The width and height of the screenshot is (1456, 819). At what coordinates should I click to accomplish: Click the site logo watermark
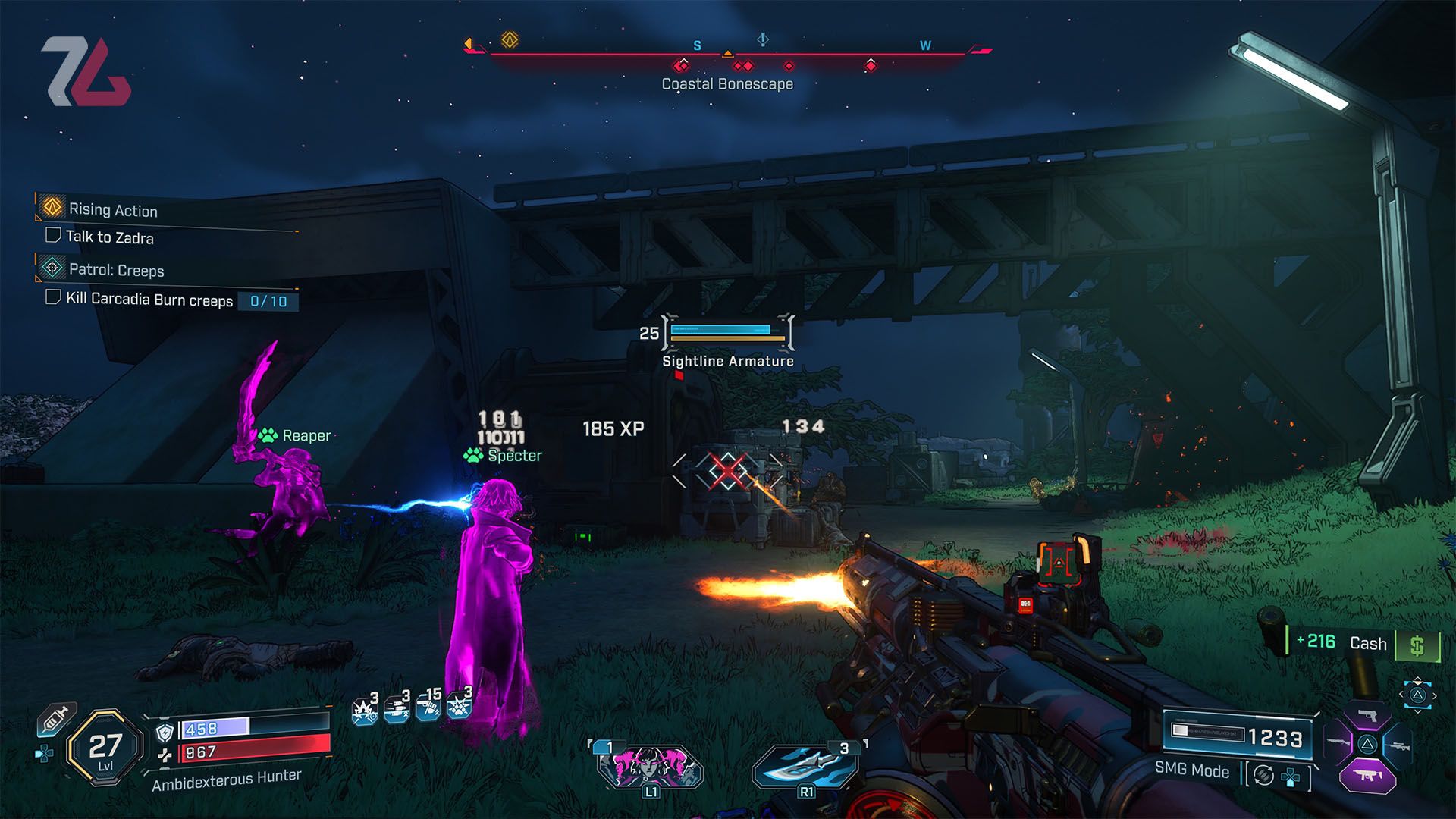tap(86, 72)
